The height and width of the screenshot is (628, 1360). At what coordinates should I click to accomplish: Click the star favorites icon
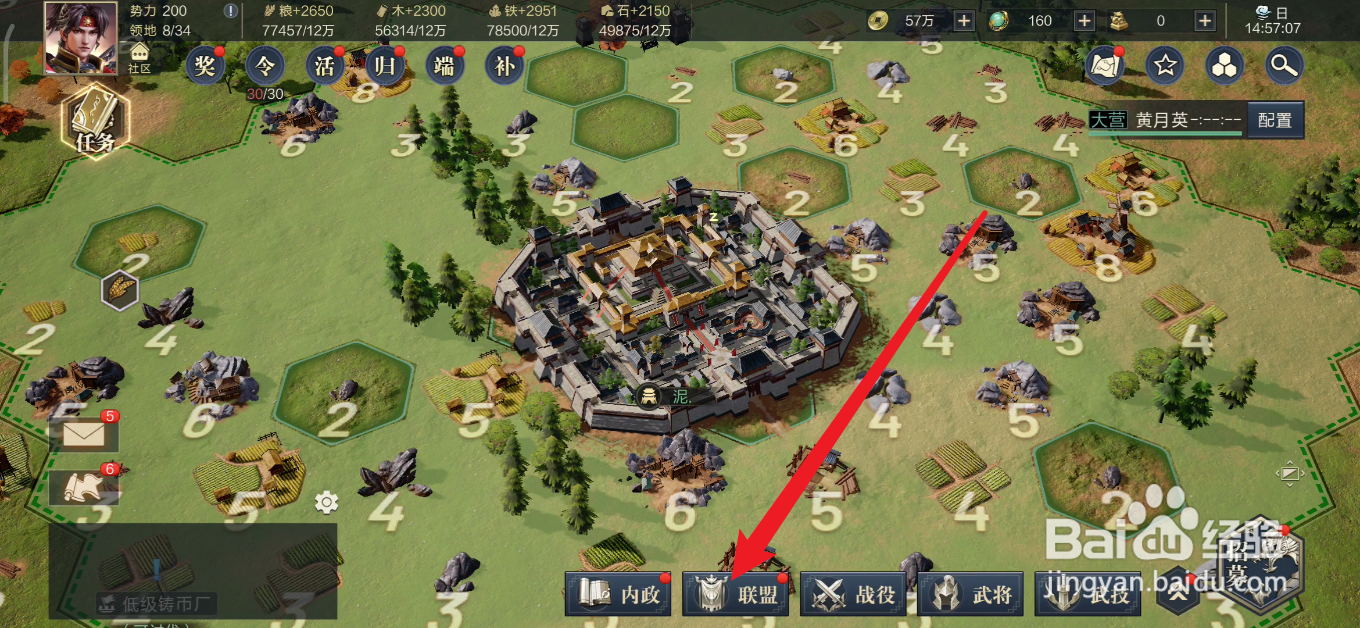(x=1165, y=66)
